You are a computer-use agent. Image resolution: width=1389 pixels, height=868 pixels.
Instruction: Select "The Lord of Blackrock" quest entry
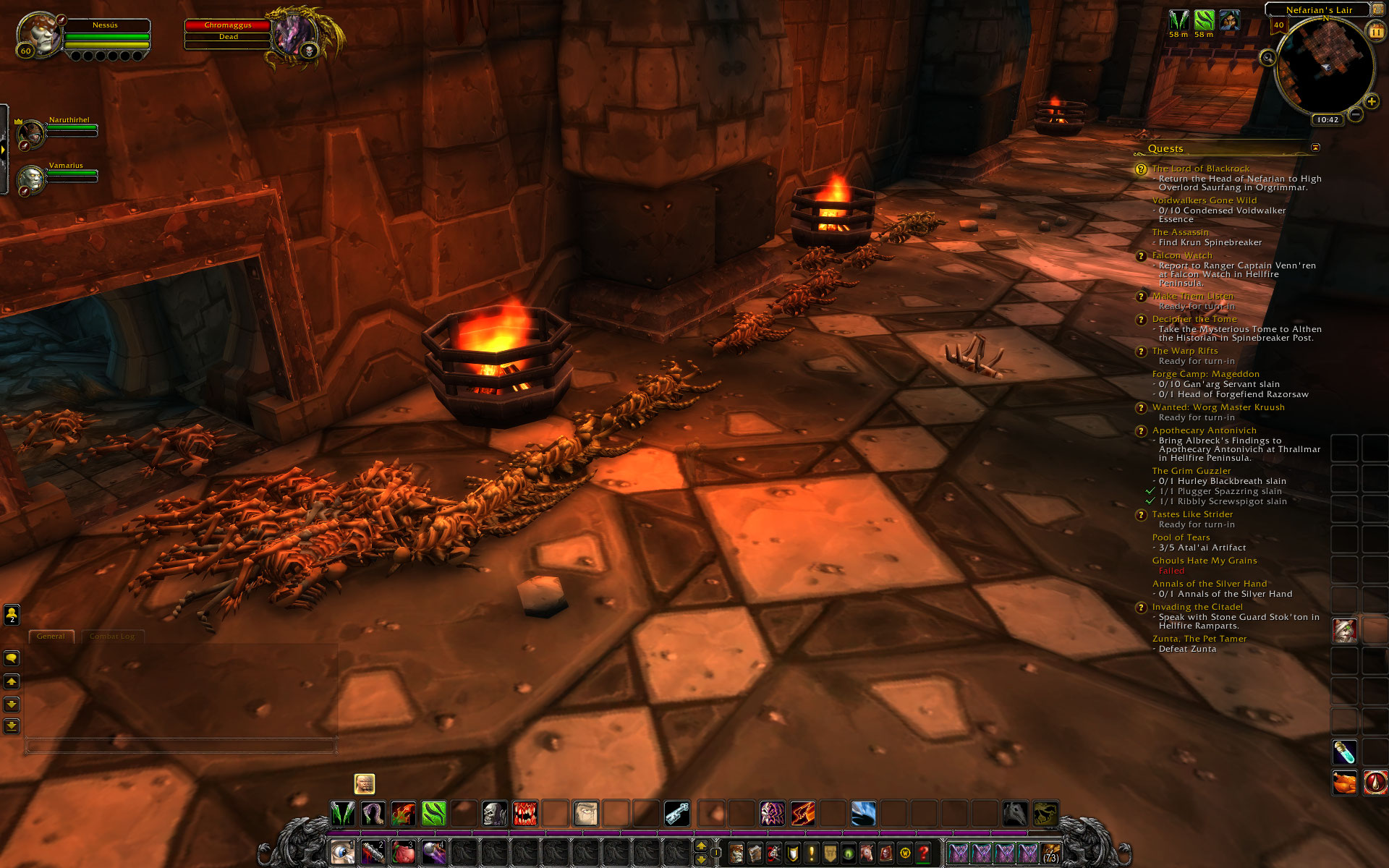click(1200, 169)
